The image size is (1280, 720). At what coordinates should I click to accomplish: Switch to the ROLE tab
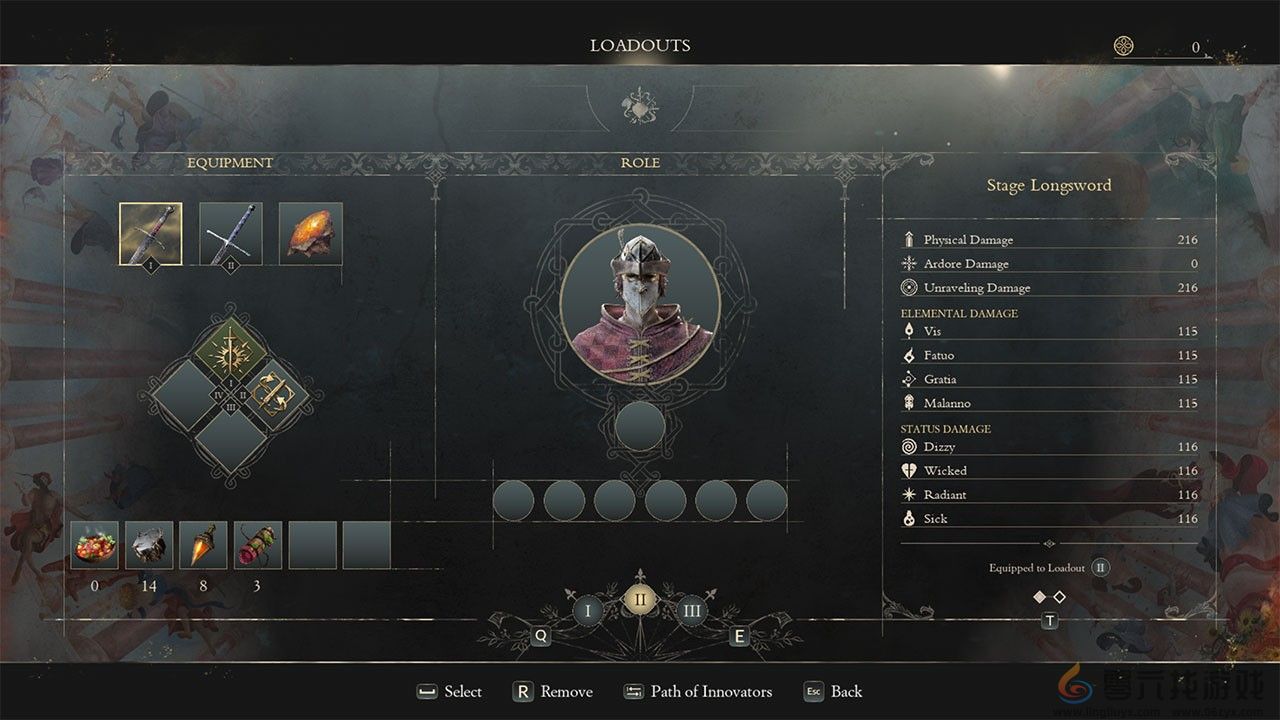(x=641, y=162)
